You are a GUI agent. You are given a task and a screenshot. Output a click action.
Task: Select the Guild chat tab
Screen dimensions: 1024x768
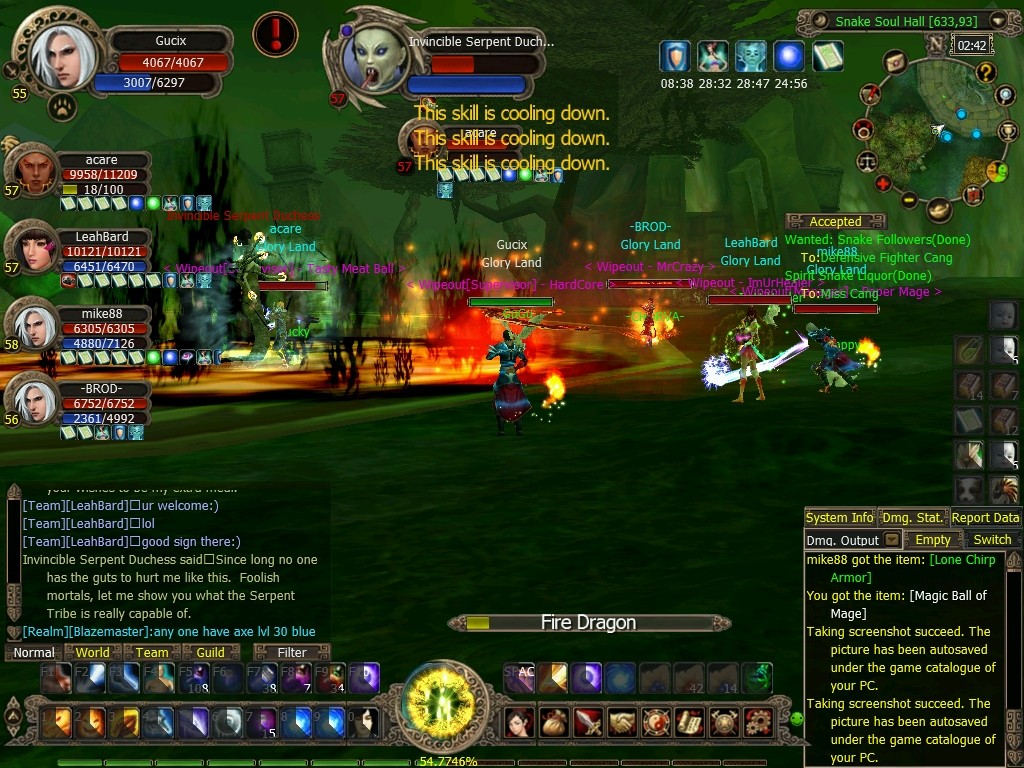[x=210, y=652]
